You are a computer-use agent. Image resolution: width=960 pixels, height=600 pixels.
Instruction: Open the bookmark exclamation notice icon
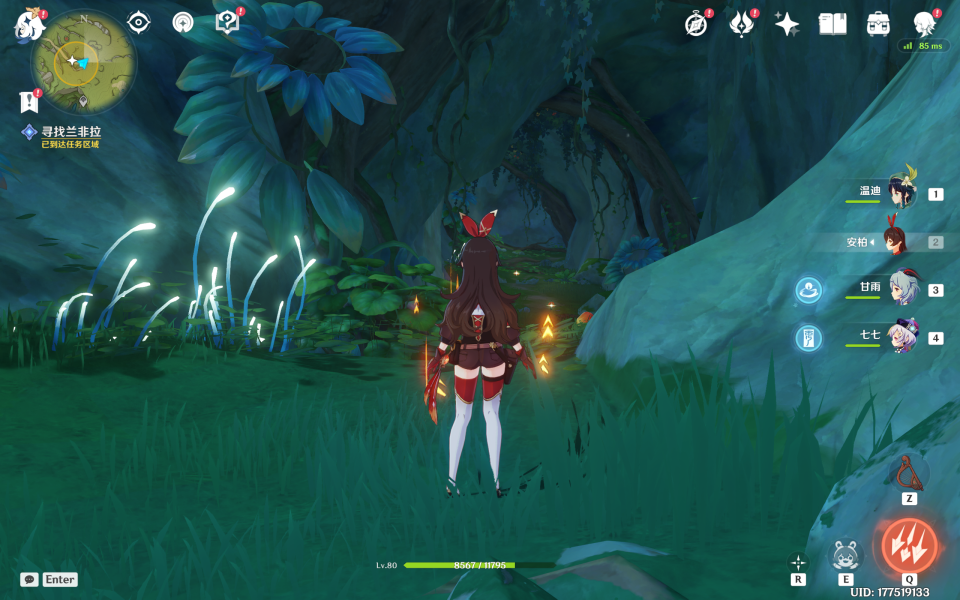point(28,101)
